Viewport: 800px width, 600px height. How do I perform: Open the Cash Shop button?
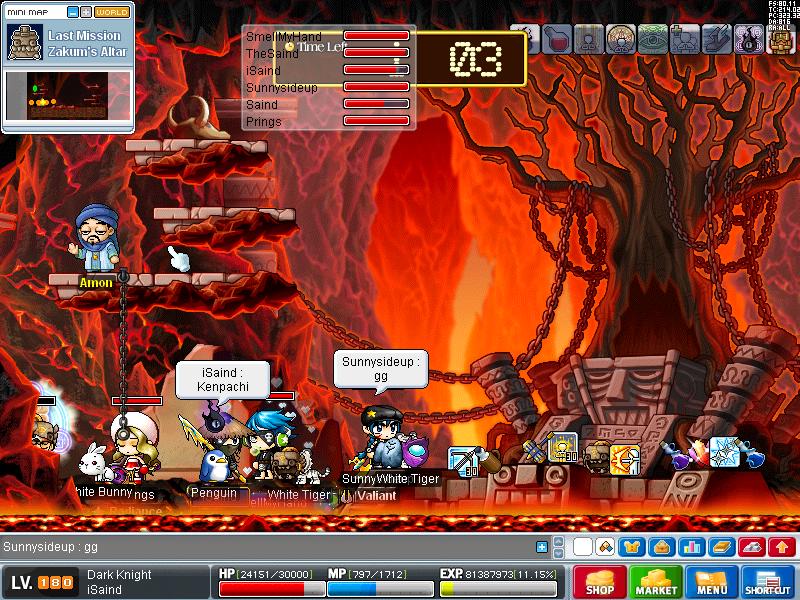click(x=600, y=582)
